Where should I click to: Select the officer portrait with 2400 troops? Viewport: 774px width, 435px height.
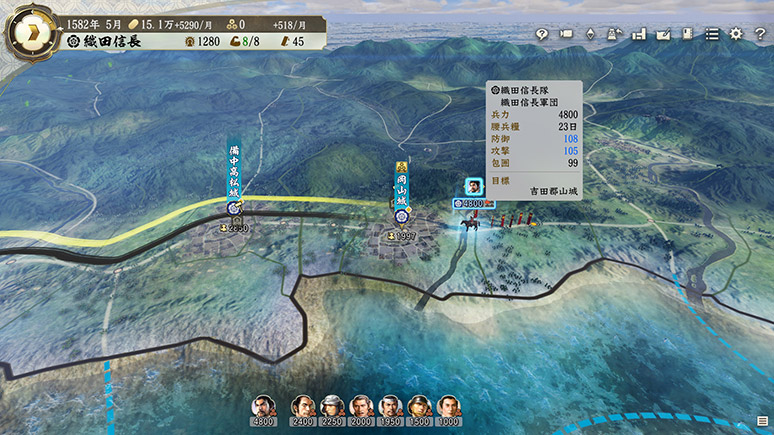(x=303, y=407)
